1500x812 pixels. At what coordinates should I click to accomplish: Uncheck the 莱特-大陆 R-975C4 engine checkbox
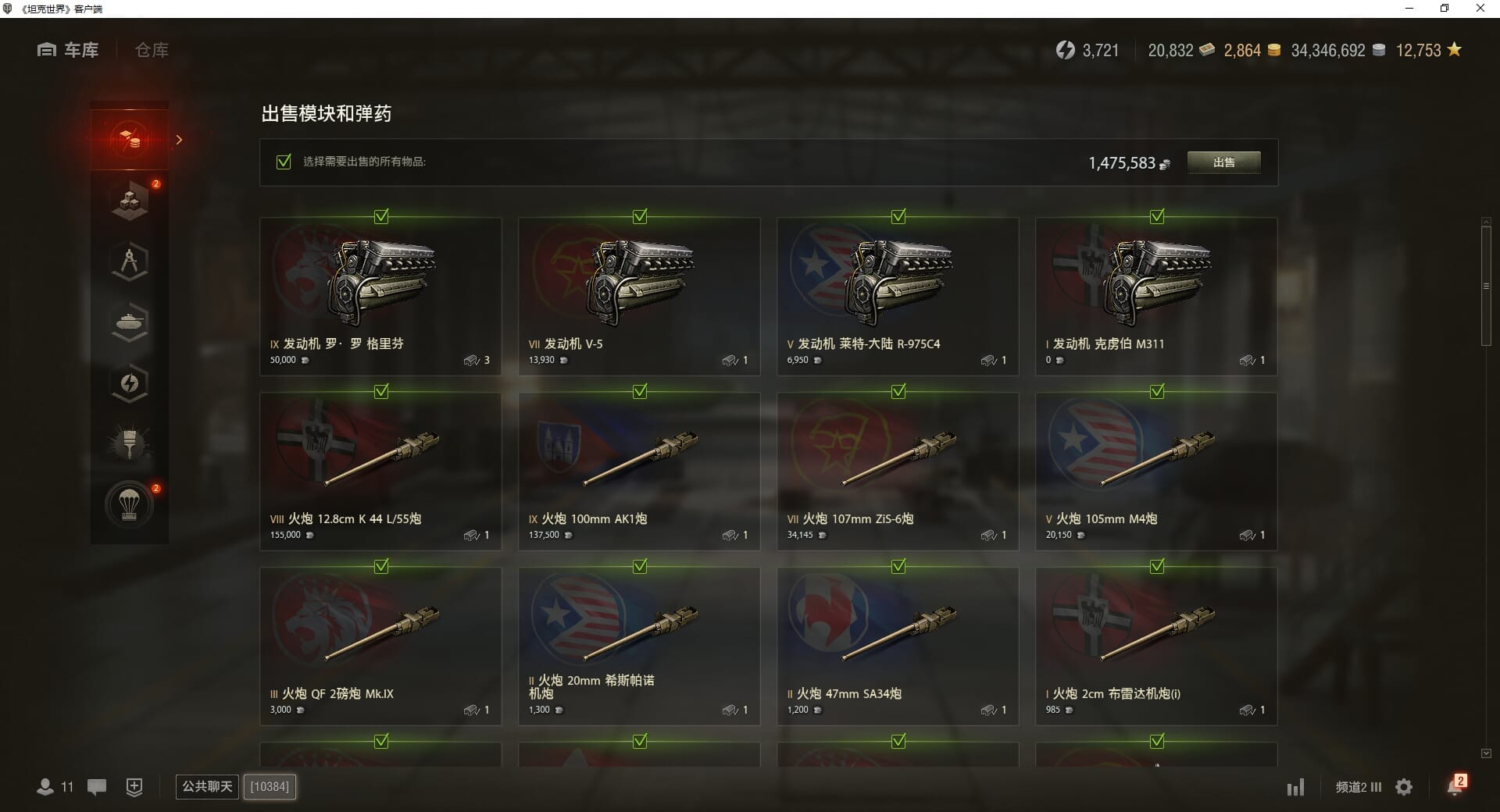(898, 216)
